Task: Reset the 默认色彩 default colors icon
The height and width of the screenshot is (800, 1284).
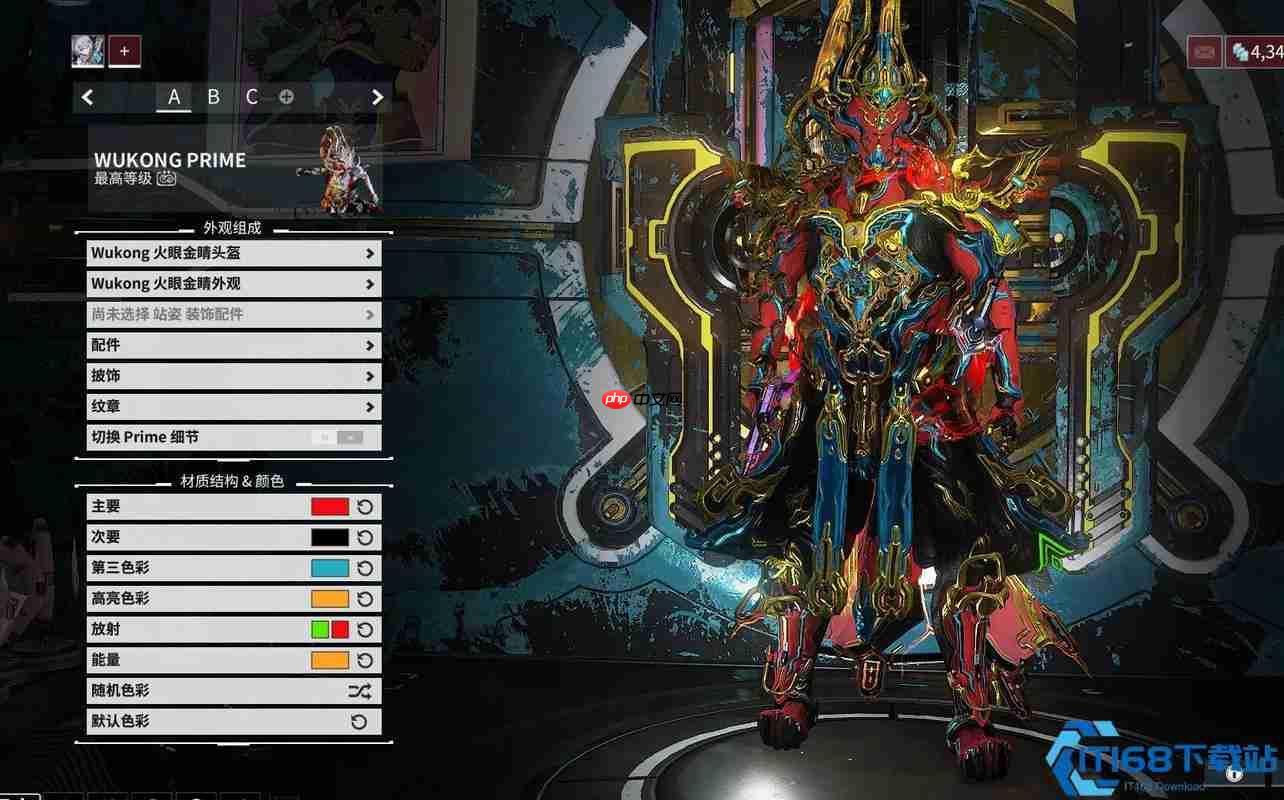Action: 360,722
